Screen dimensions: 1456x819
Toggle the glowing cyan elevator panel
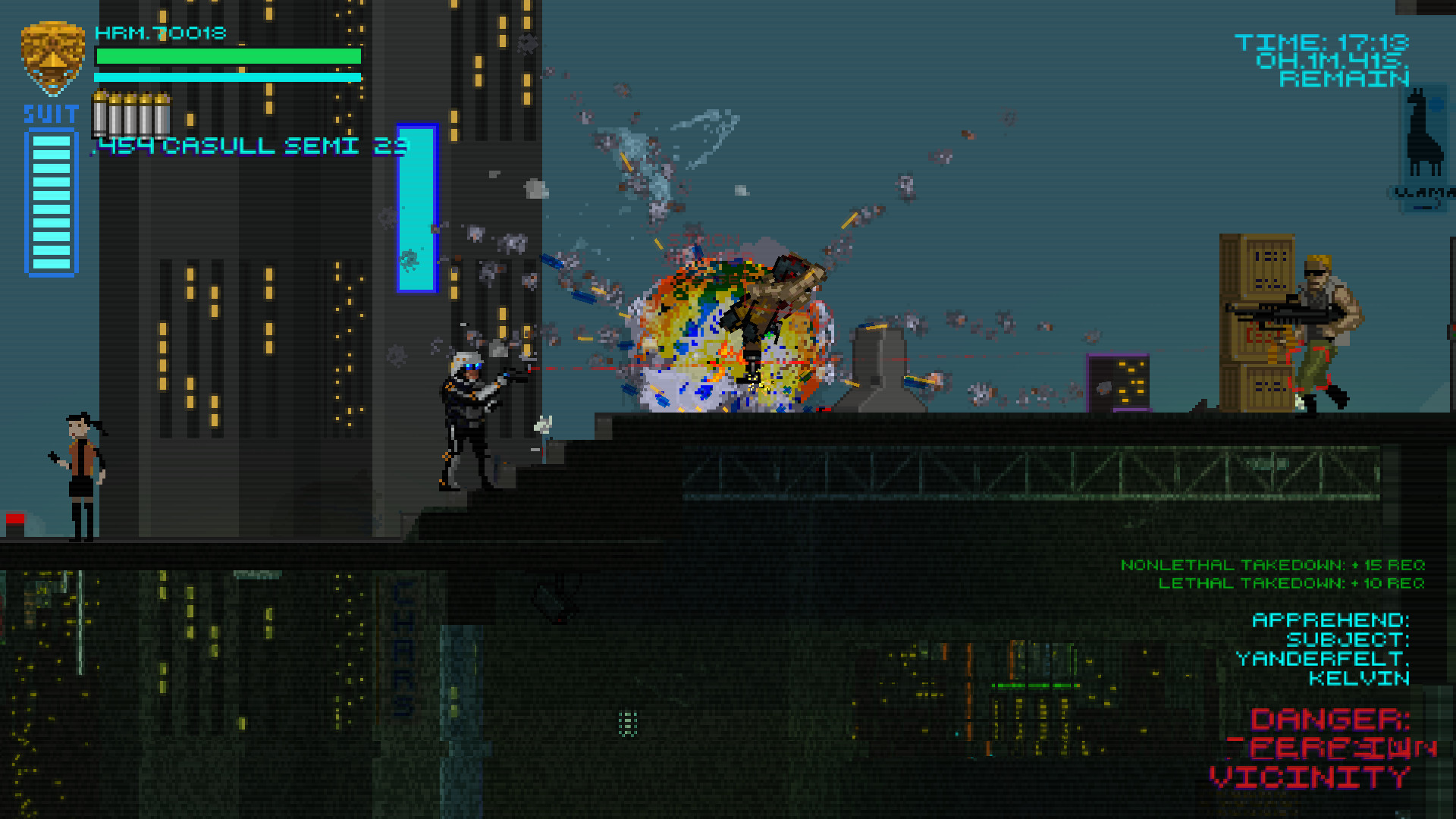click(416, 205)
